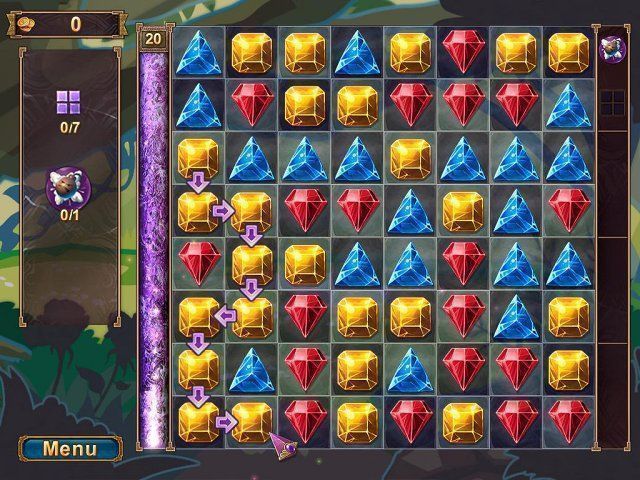Open the Menu button
640x480 pixels.
coord(70,449)
